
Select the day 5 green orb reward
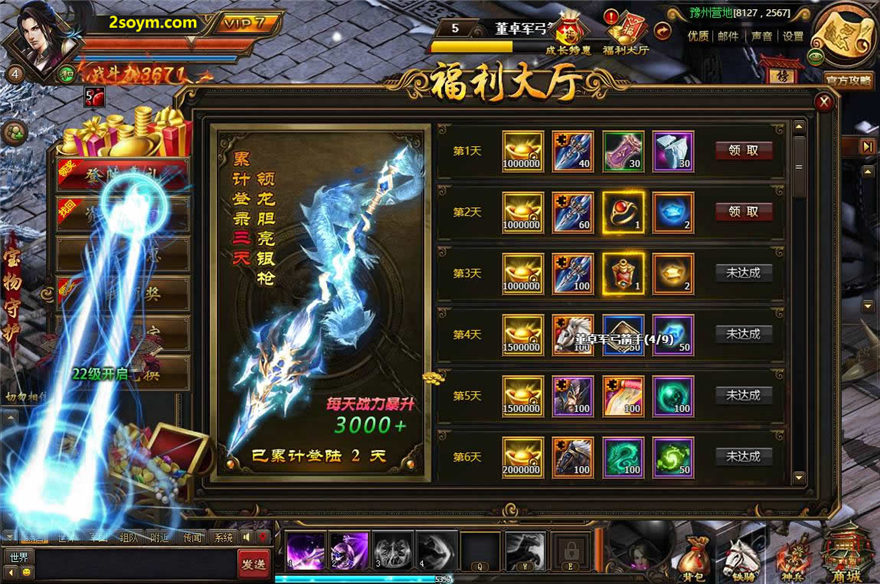pos(673,395)
